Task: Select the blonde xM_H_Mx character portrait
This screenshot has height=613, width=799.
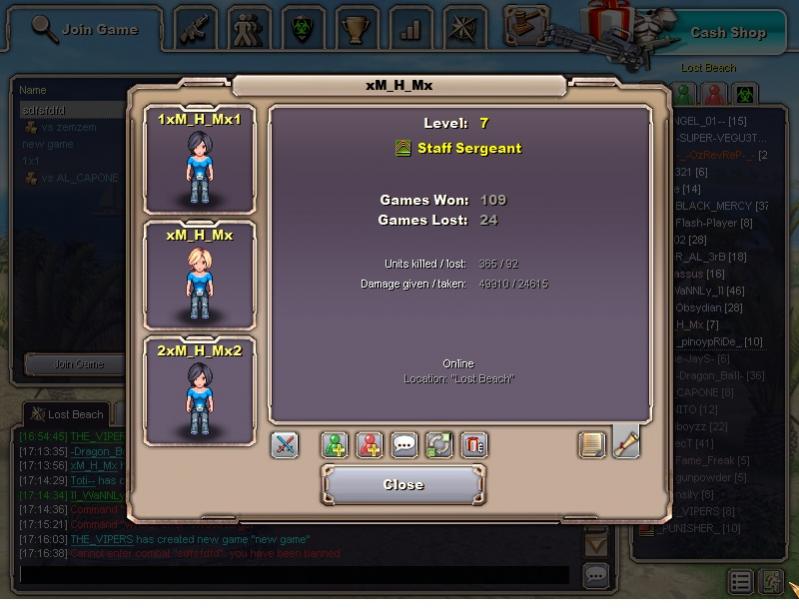Action: [x=200, y=275]
